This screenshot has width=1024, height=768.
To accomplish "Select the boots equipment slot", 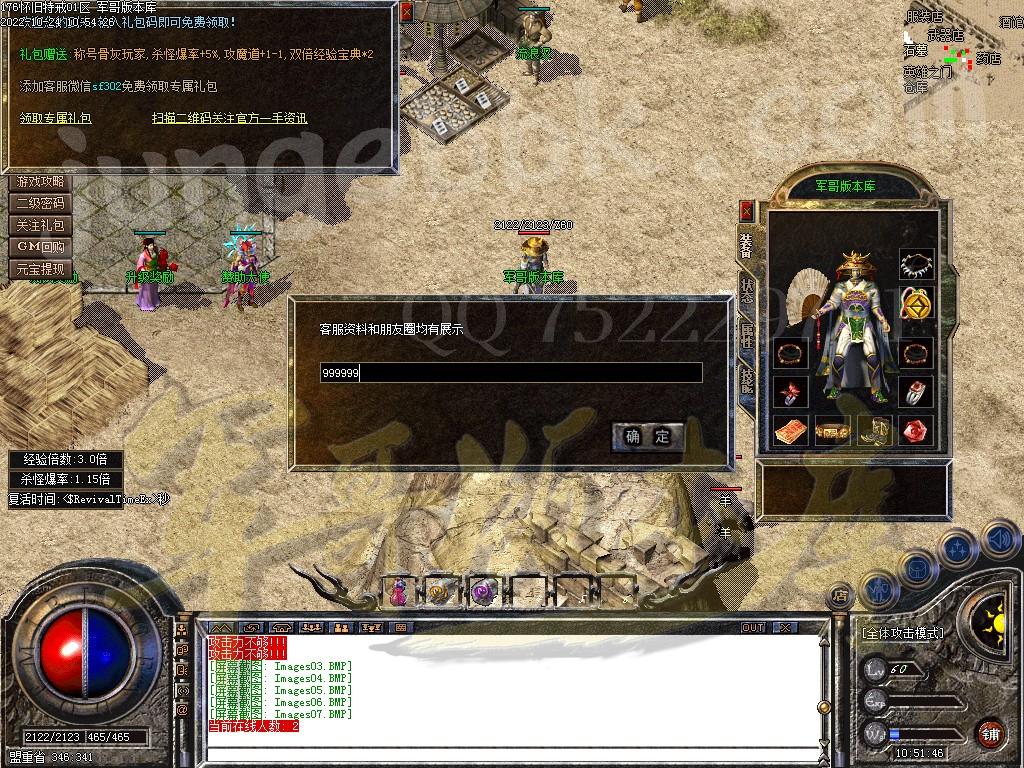I will [874, 430].
